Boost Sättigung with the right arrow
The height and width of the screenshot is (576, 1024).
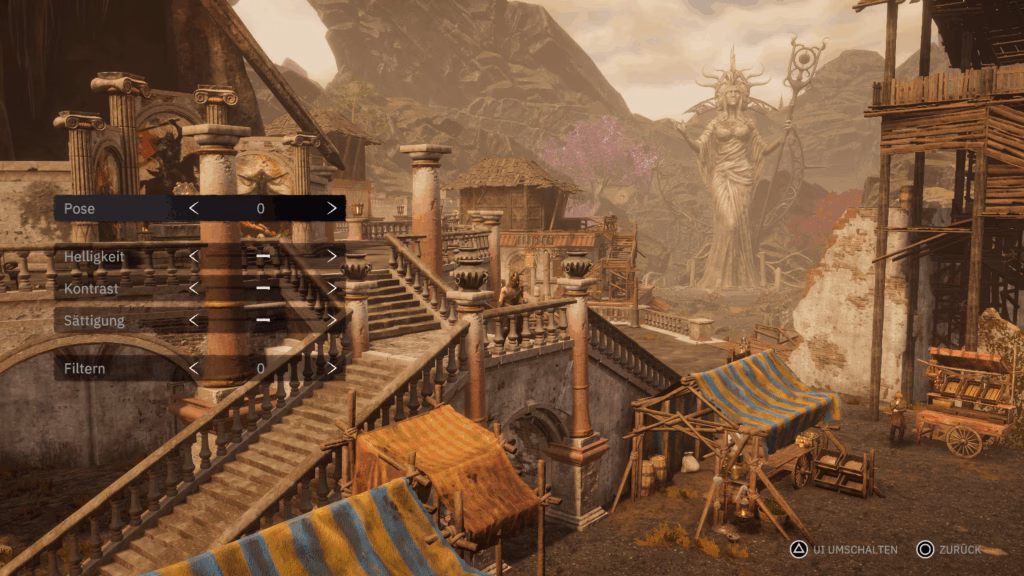(332, 321)
